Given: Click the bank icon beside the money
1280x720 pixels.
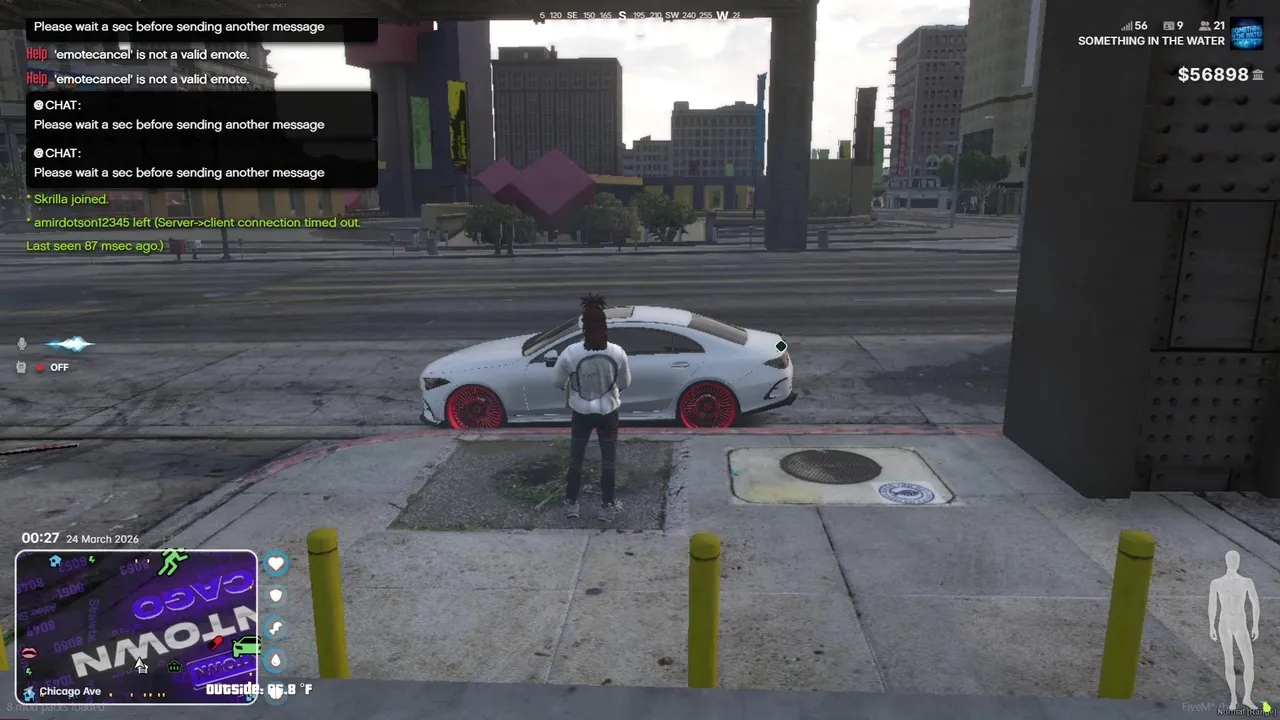Looking at the screenshot, I should coord(1258,75).
